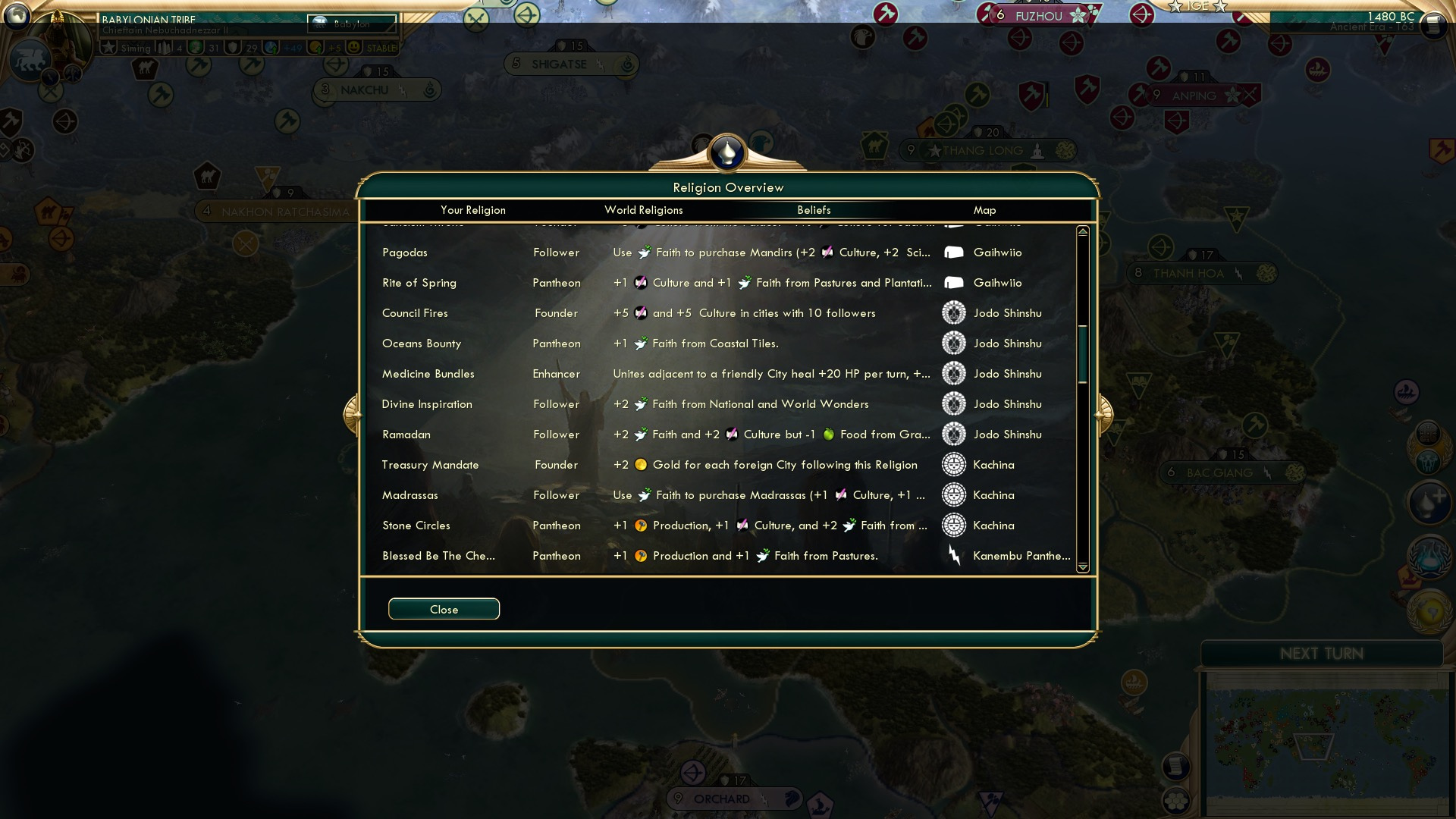Click the NEXT TURN button
The height and width of the screenshot is (819, 1456).
(x=1323, y=653)
